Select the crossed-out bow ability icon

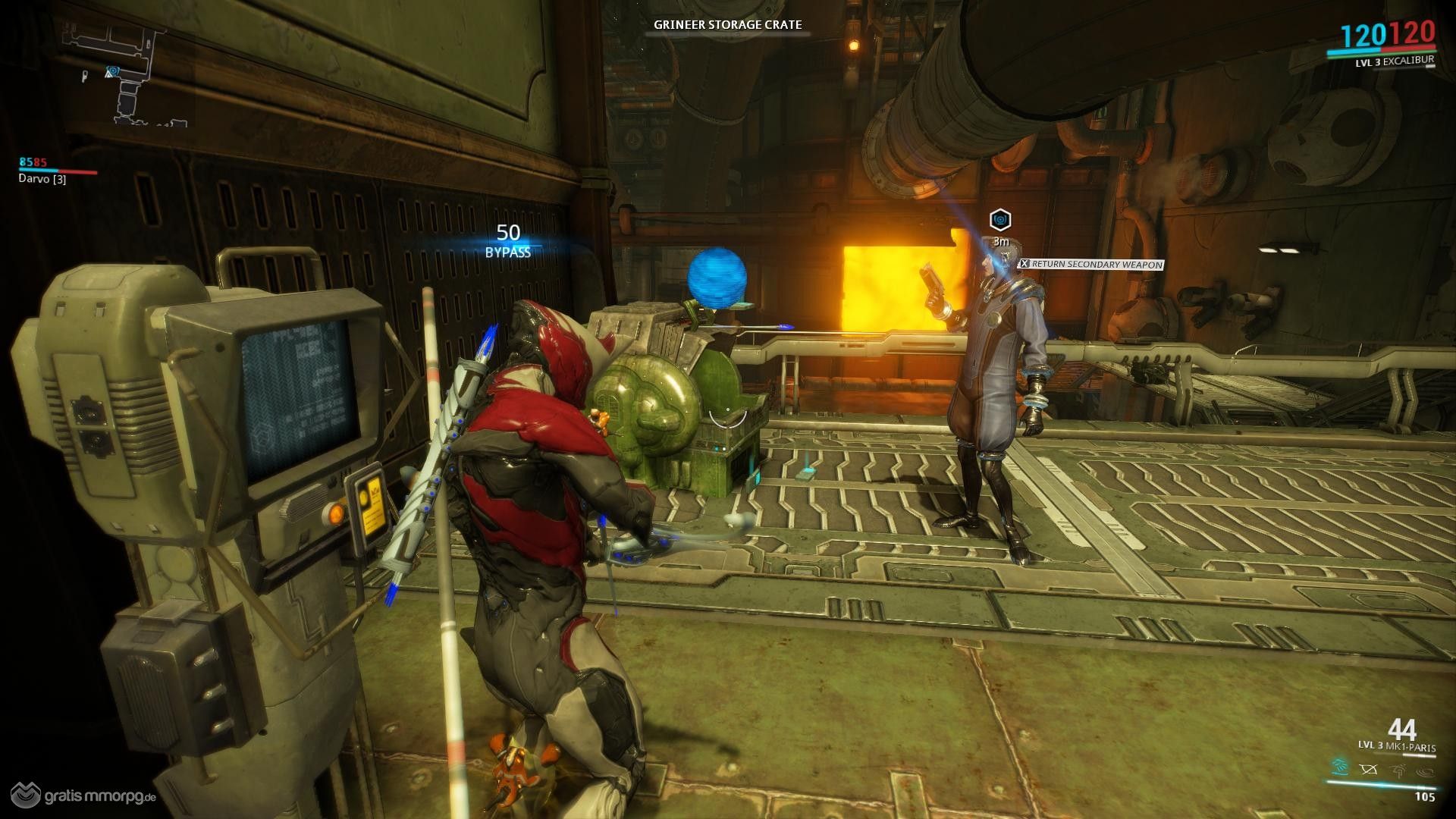1369,770
